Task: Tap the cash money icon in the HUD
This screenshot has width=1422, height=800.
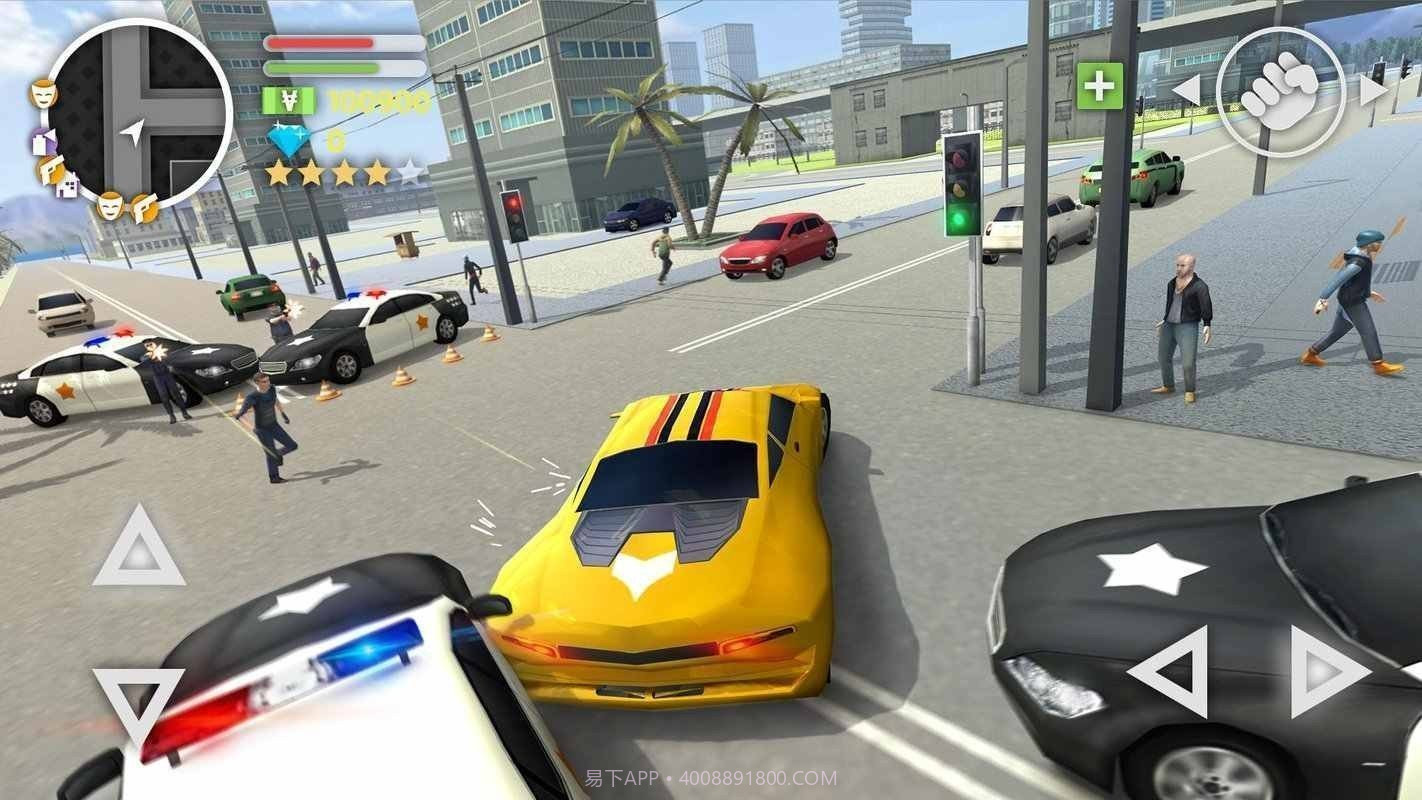Action: coord(287,100)
